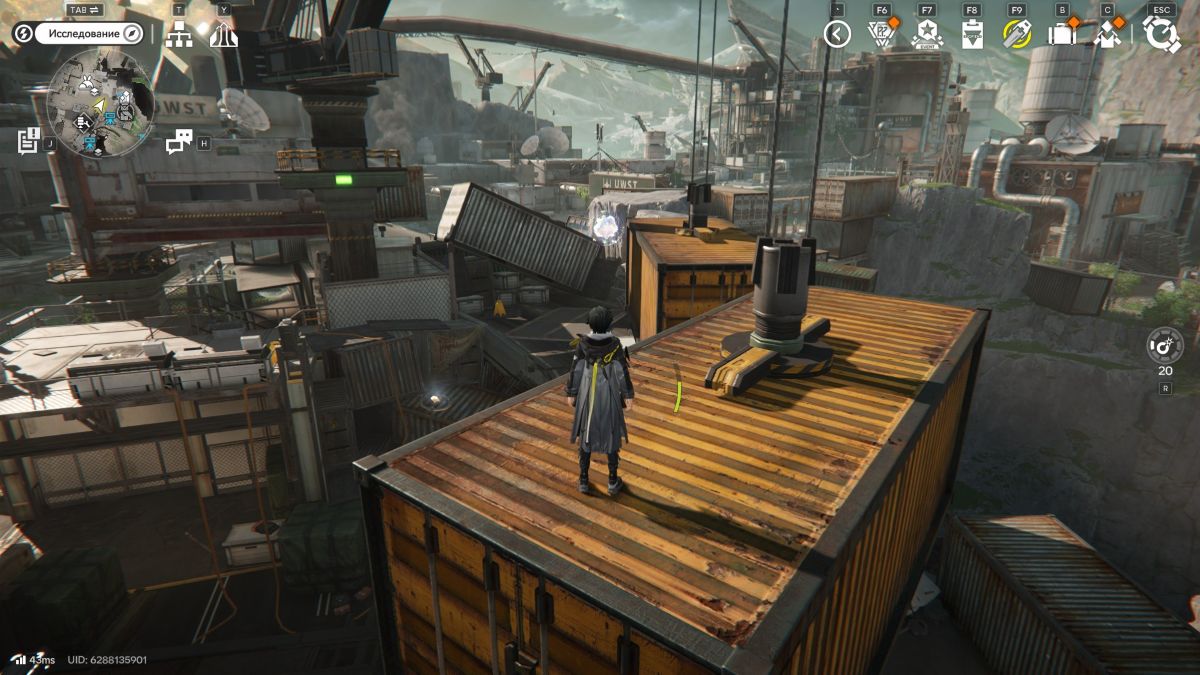
Task: Open the Event star badge menu
Action: point(927,34)
